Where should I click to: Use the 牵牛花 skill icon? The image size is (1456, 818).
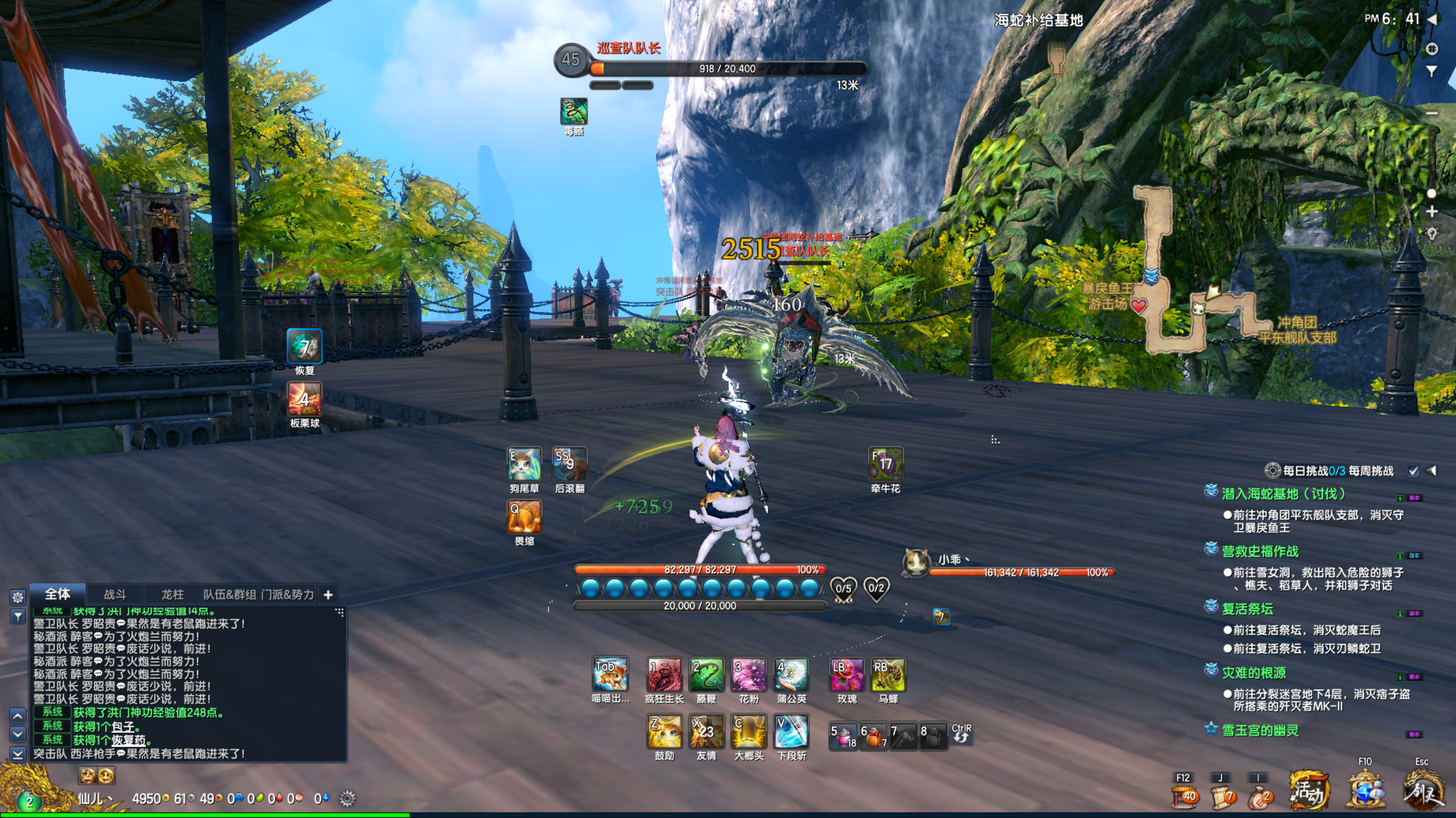click(x=886, y=464)
